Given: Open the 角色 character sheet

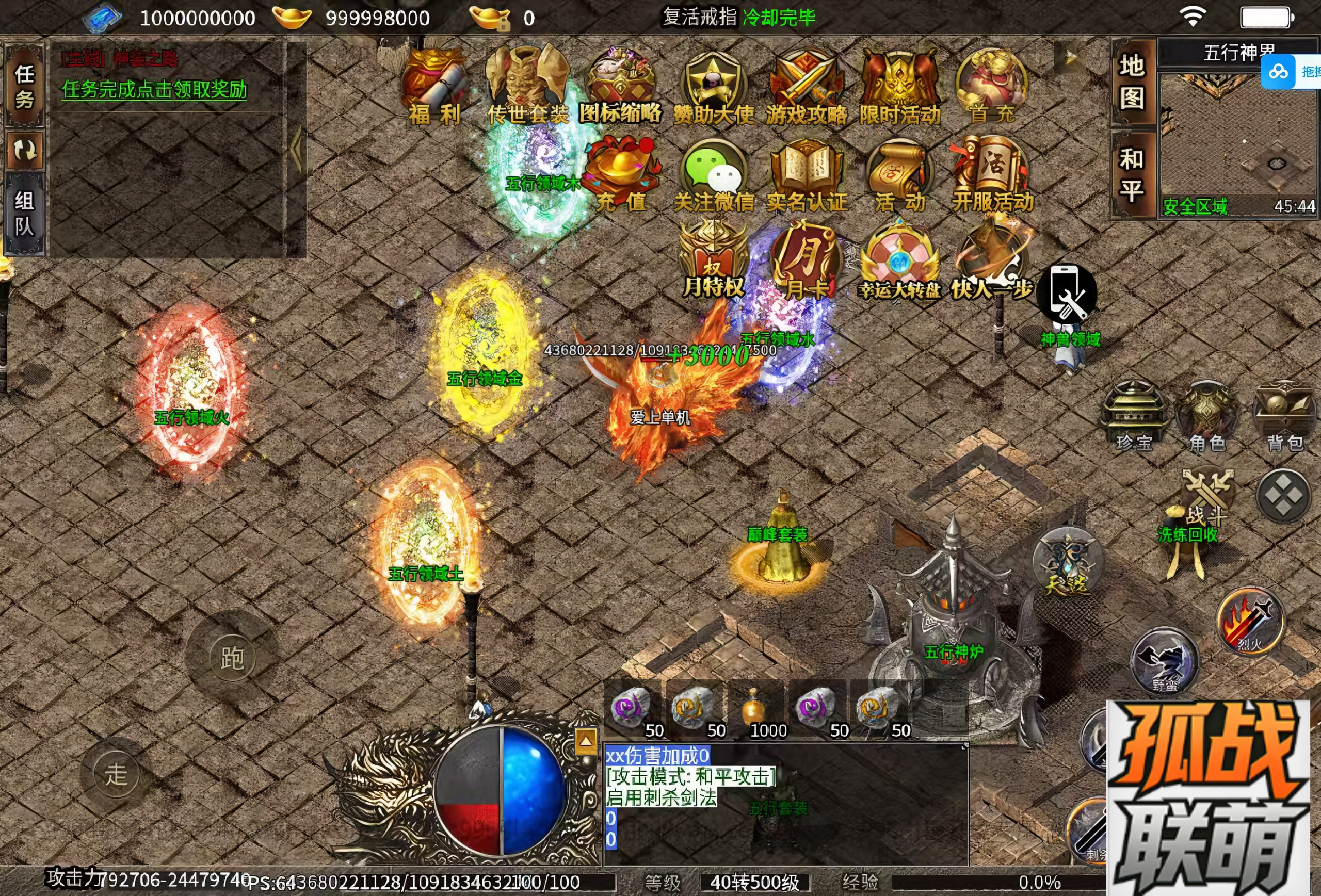Looking at the screenshot, I should pos(1207,416).
